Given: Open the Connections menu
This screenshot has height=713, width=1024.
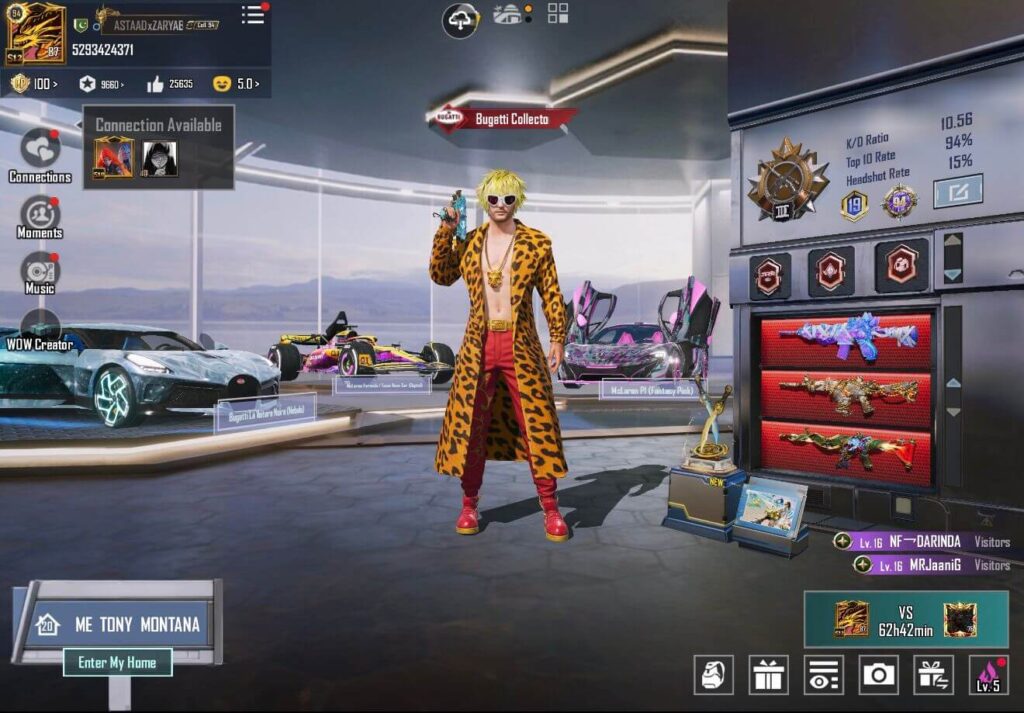Looking at the screenshot, I should (40, 150).
